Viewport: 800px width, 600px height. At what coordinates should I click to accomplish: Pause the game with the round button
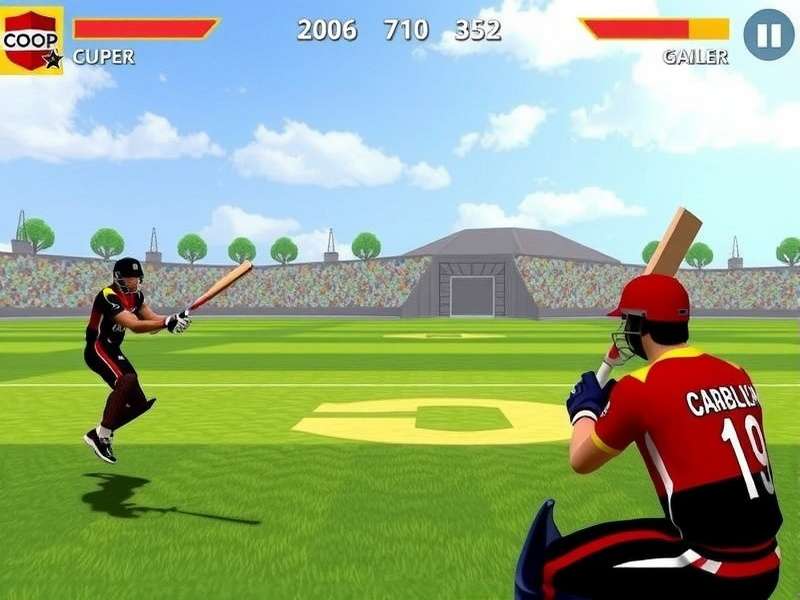click(768, 35)
